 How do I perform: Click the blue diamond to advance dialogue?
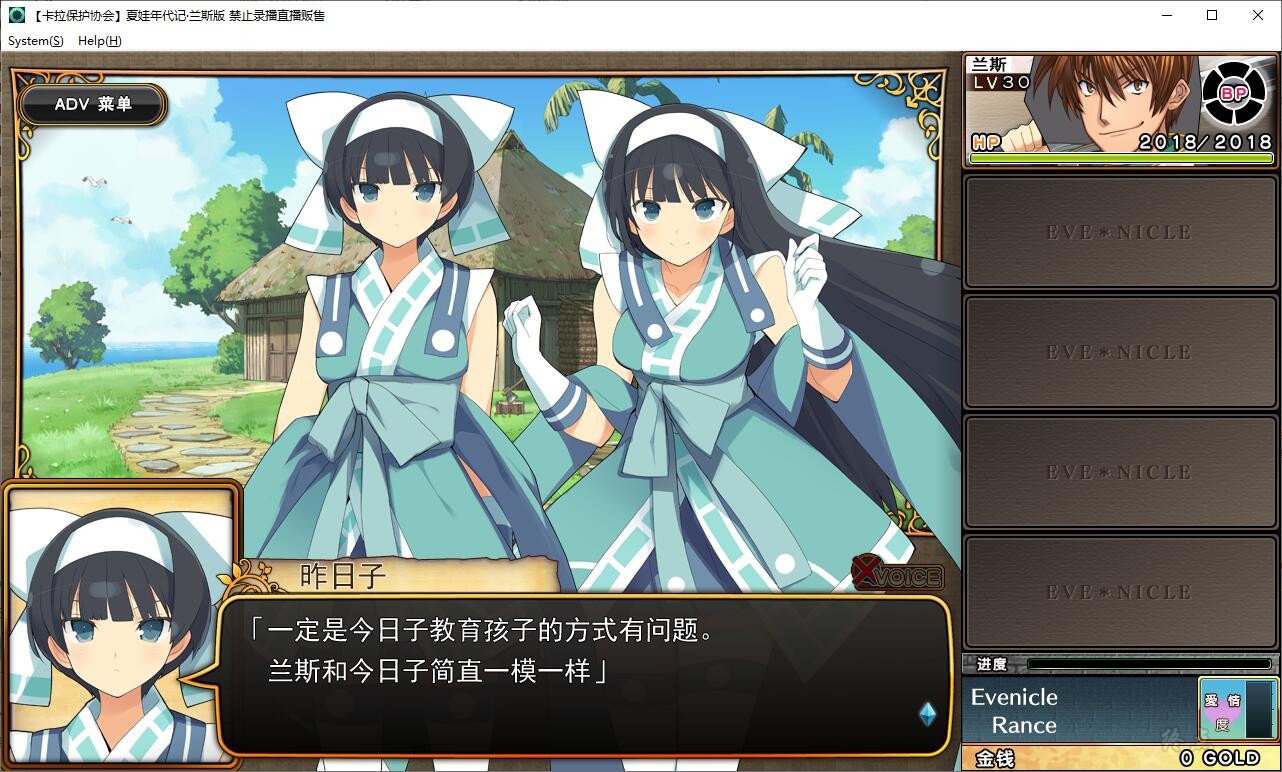(x=926, y=713)
